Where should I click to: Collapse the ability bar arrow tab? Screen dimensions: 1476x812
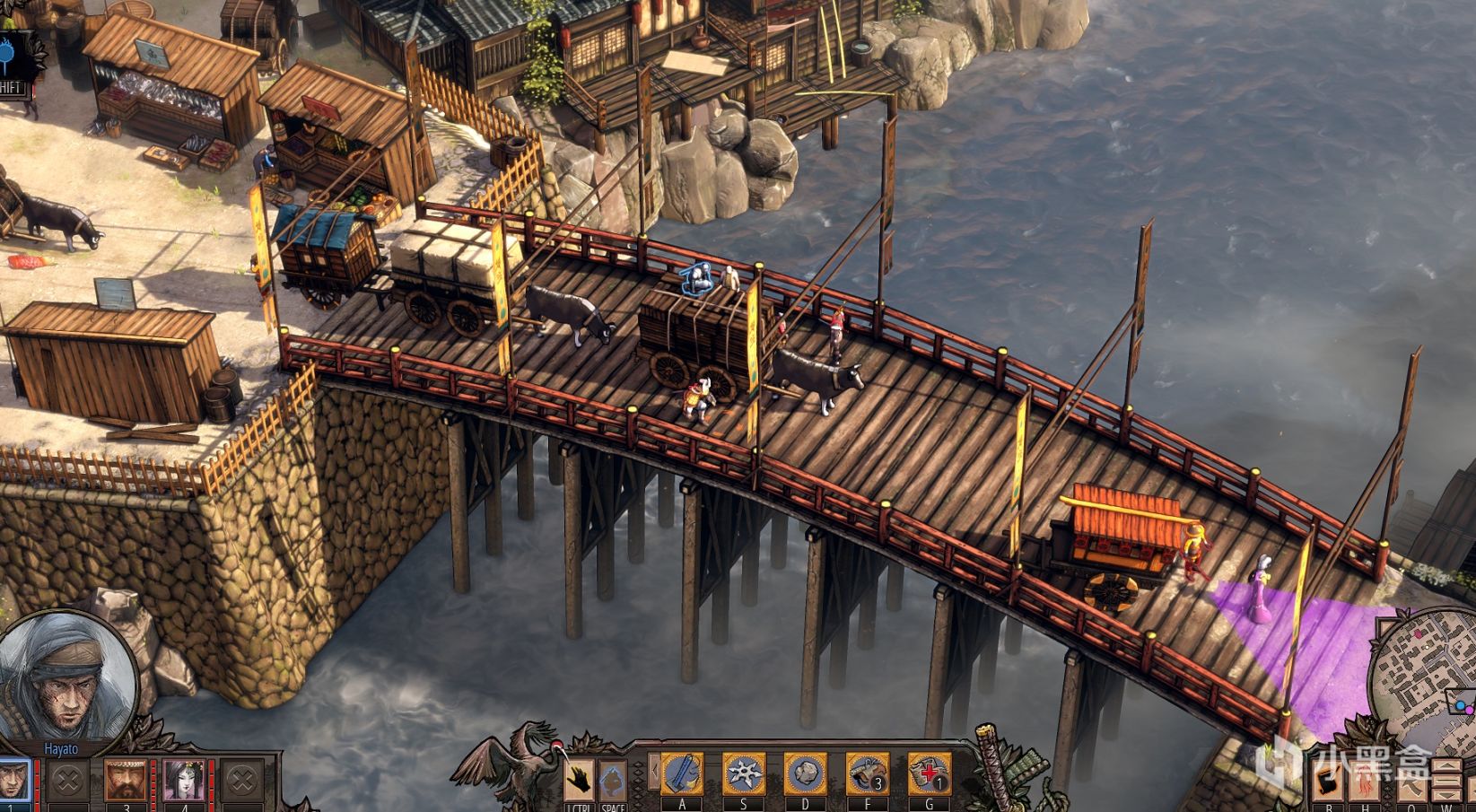(654, 771)
